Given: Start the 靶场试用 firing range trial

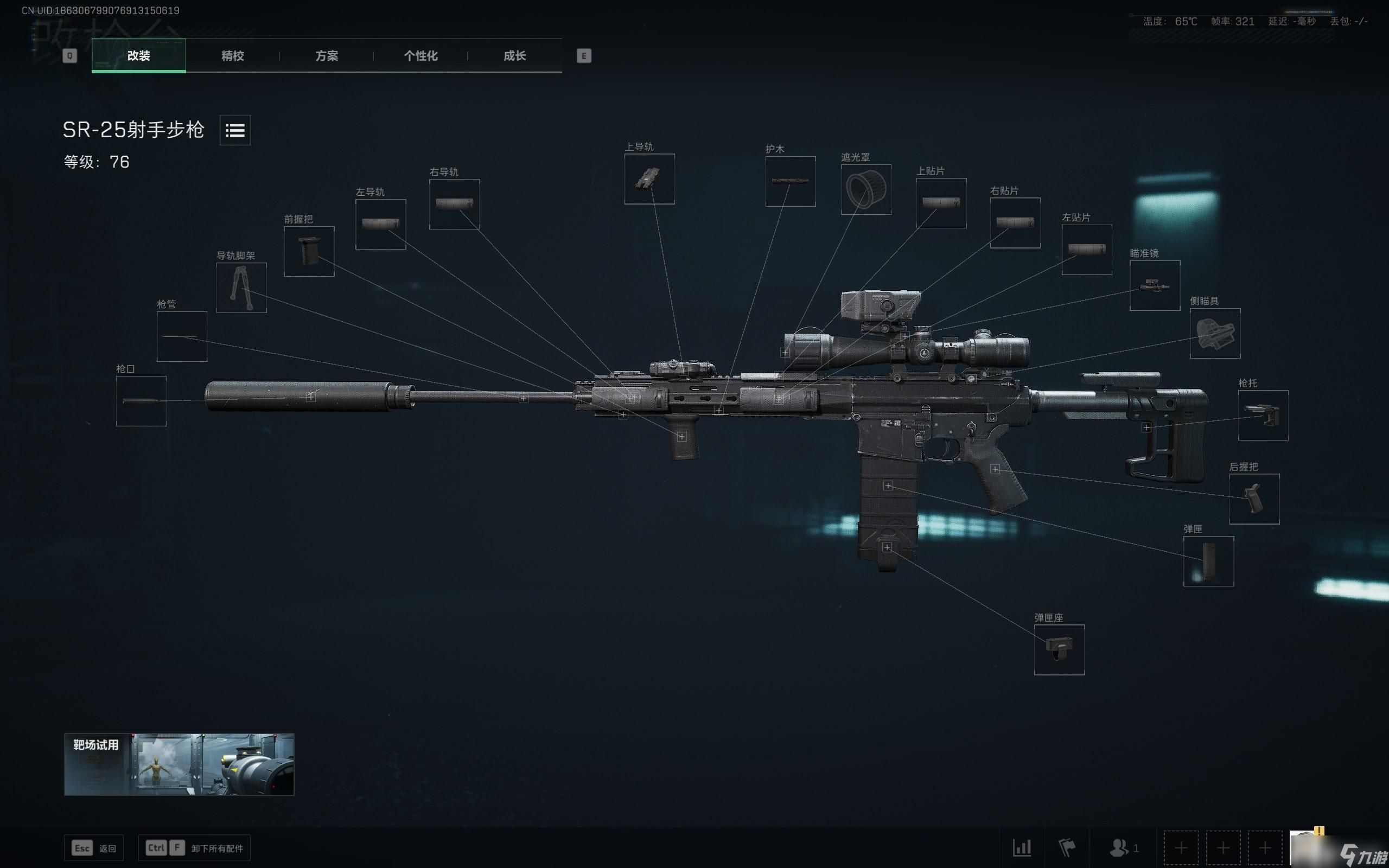Looking at the screenshot, I should coord(179,764).
